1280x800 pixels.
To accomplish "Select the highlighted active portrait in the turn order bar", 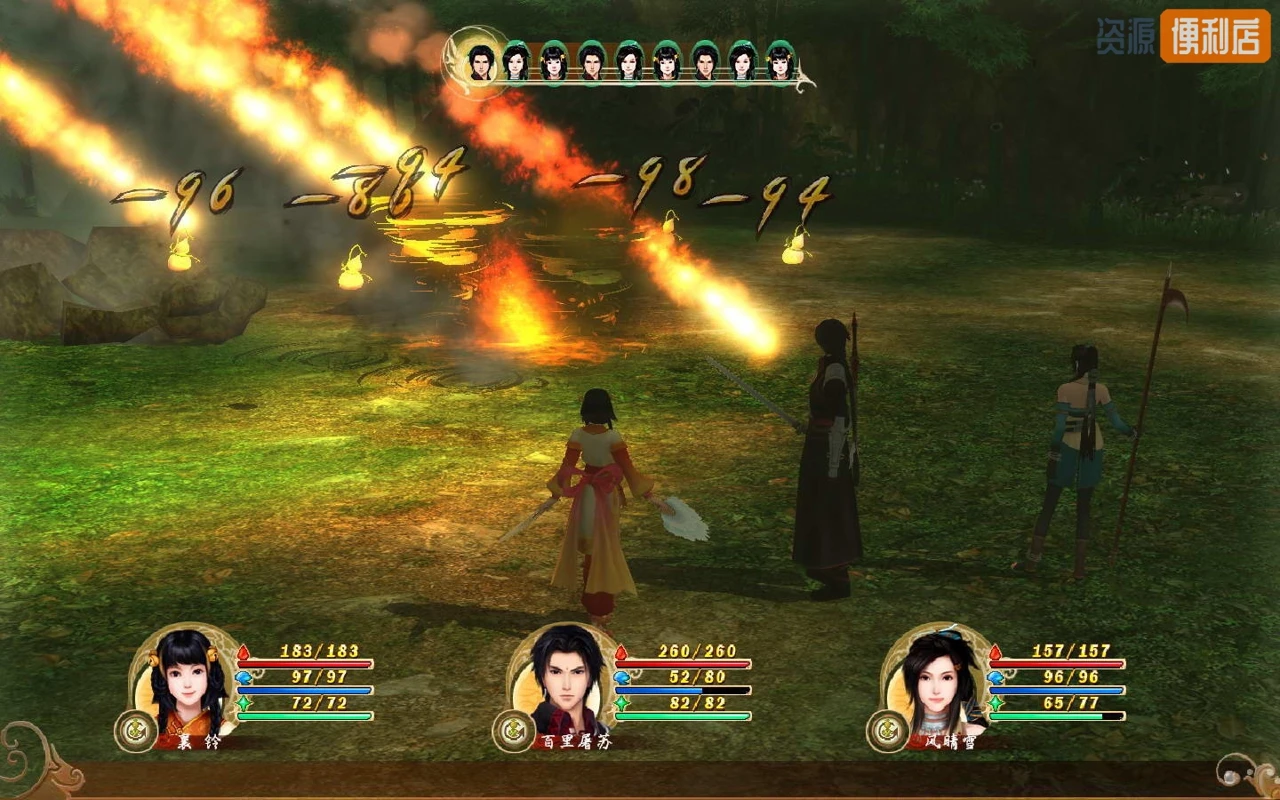I will [481, 60].
